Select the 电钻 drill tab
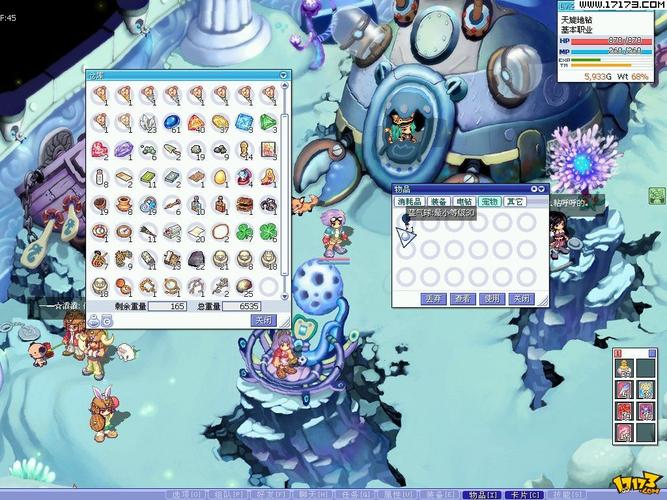The height and width of the screenshot is (500, 667). [x=464, y=202]
